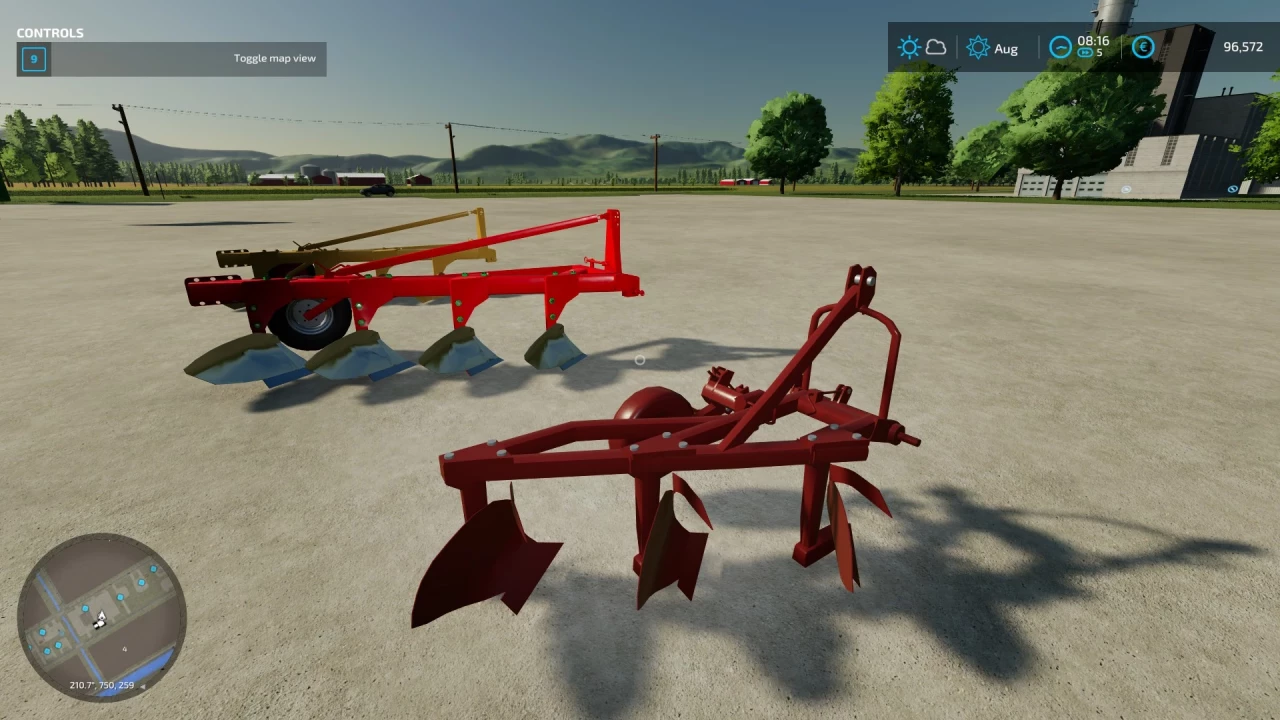Select the player arrow marker on the minimap
This screenshot has width=1280, height=720.
[x=100, y=617]
